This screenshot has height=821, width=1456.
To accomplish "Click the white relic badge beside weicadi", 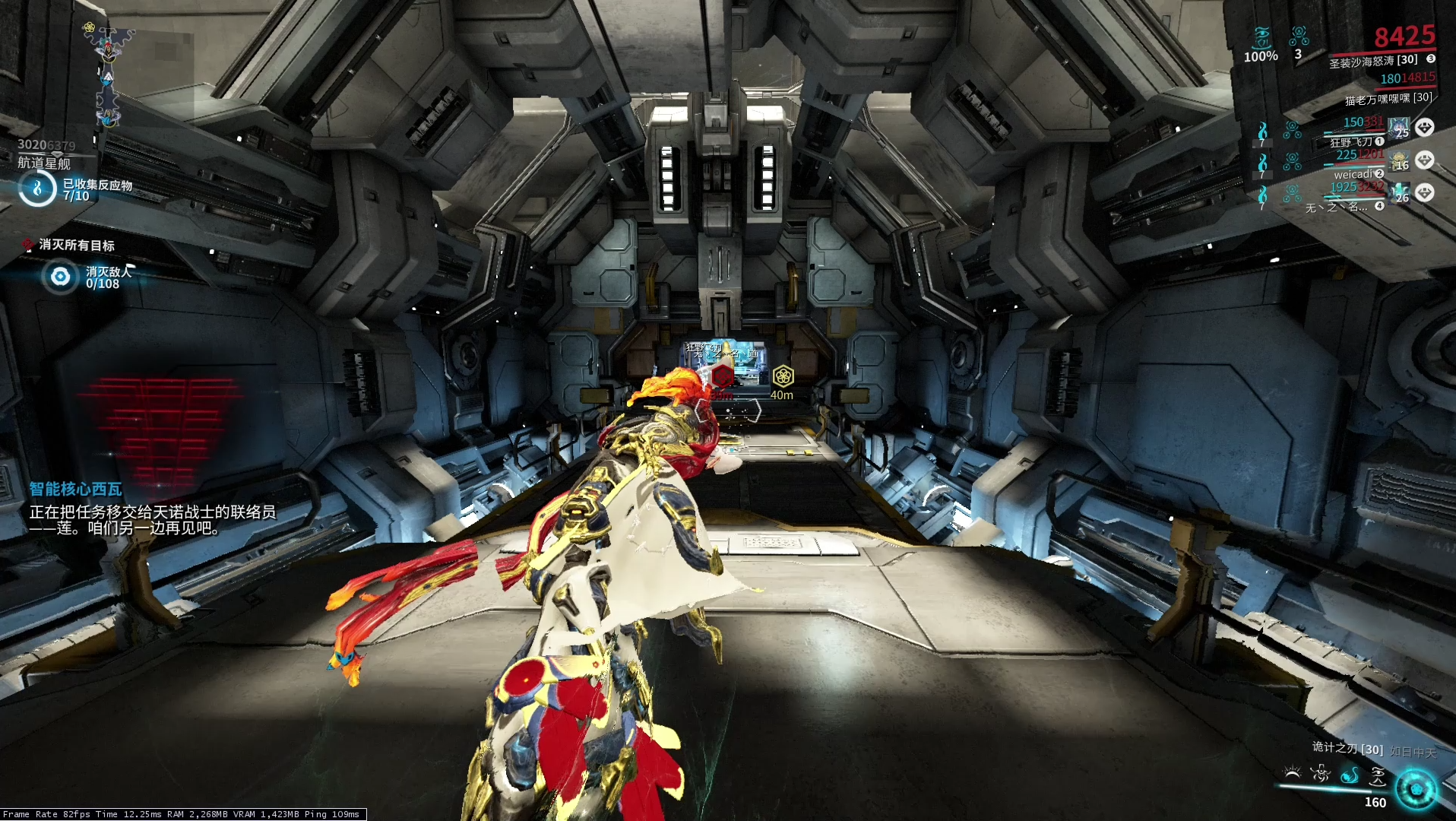I will click(x=1425, y=160).
